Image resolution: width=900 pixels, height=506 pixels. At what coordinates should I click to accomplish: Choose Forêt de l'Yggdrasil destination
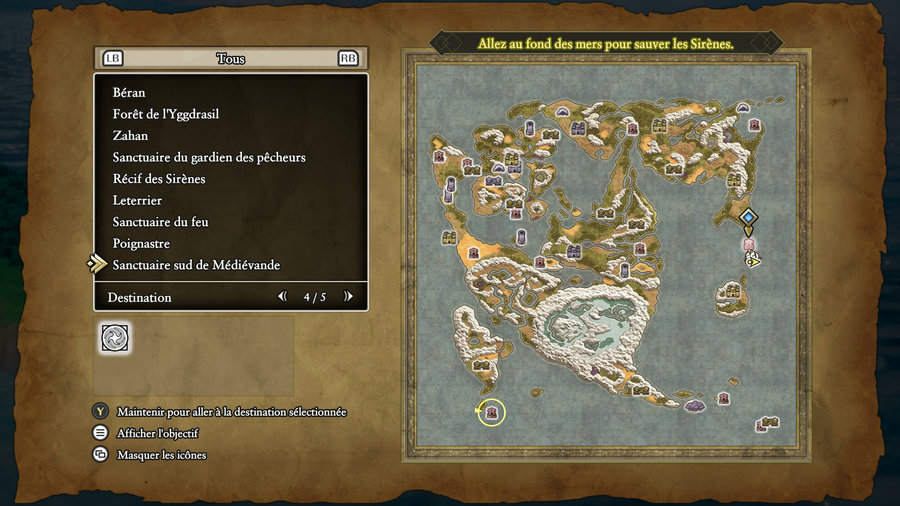tap(166, 114)
